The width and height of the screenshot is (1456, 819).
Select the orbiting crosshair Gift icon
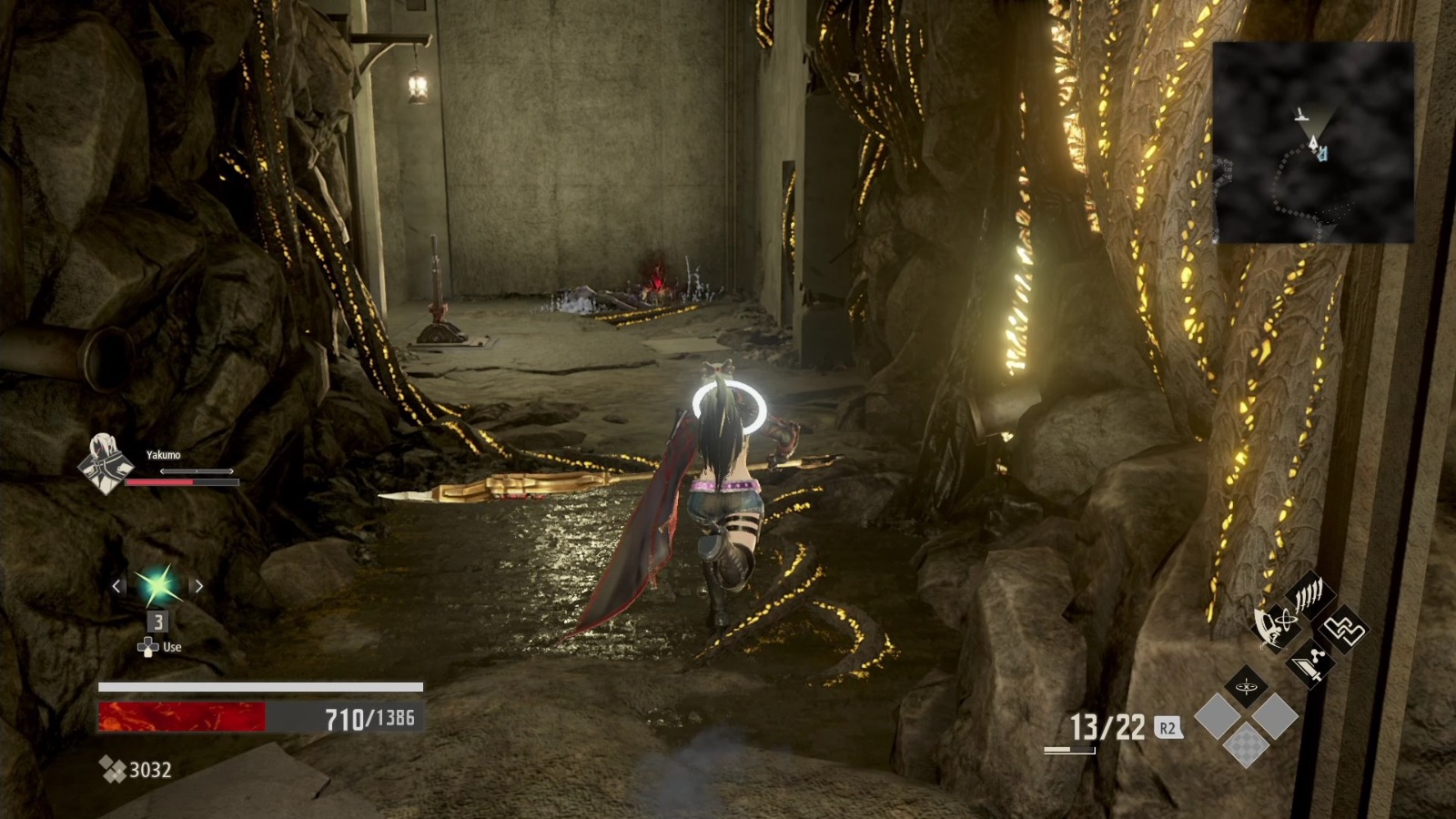(x=1247, y=687)
